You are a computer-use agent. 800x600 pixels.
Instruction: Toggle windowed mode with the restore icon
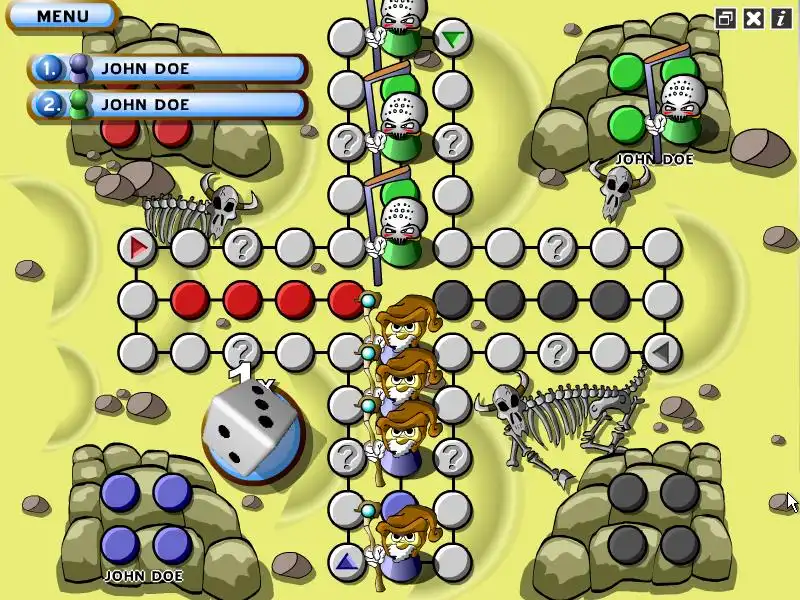tap(726, 18)
